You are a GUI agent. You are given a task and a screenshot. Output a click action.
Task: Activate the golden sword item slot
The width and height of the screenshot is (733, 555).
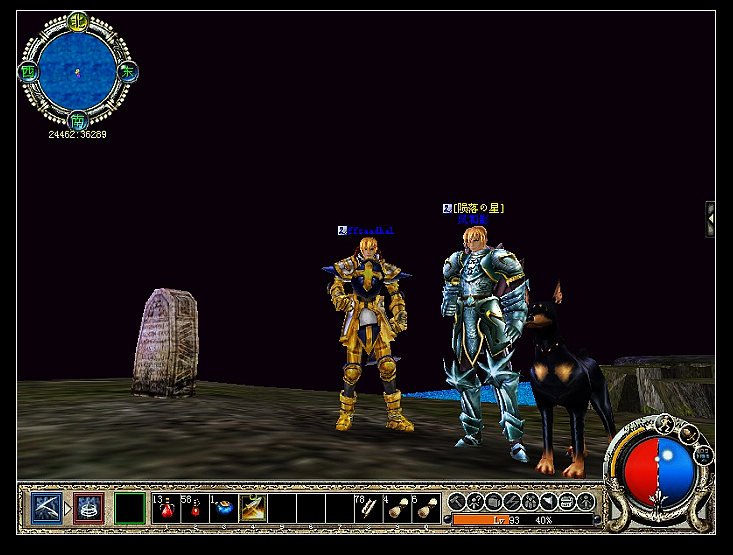(x=251, y=508)
